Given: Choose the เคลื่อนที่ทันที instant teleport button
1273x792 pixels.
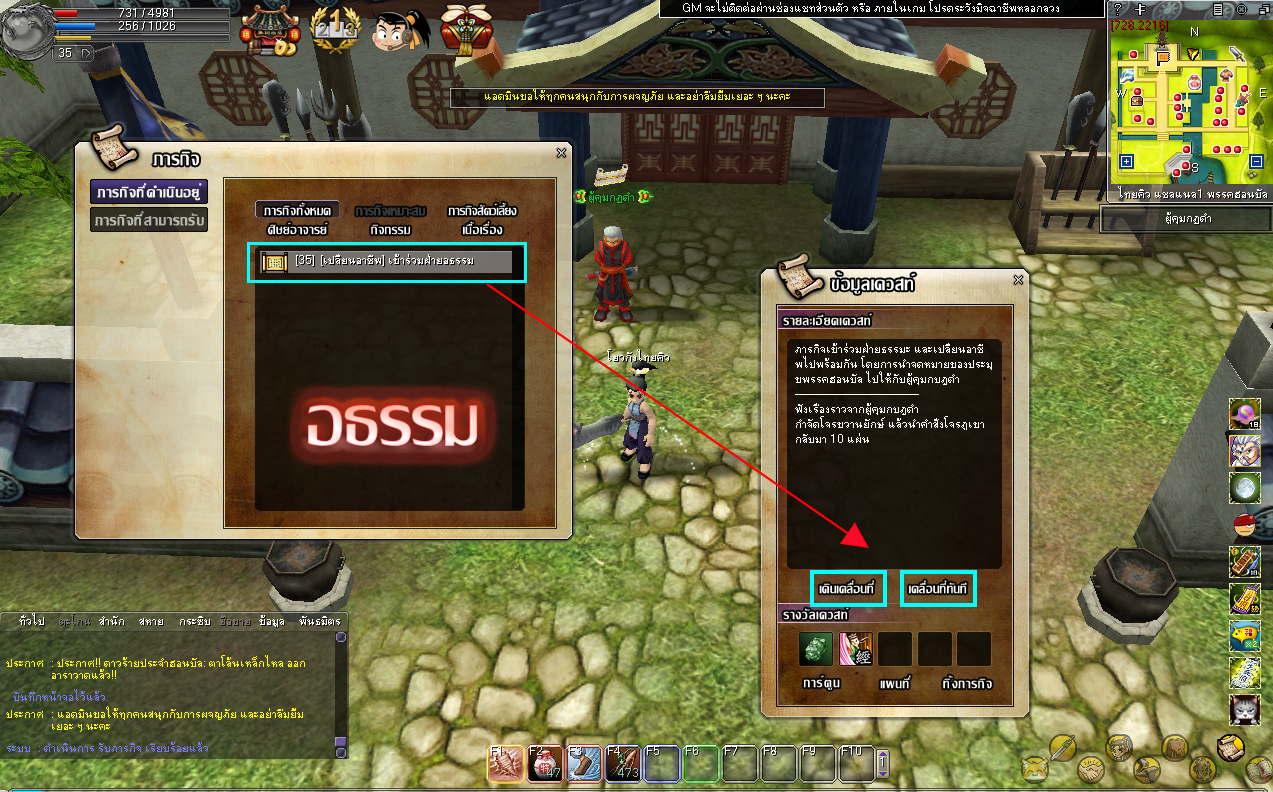Looking at the screenshot, I should 937,590.
